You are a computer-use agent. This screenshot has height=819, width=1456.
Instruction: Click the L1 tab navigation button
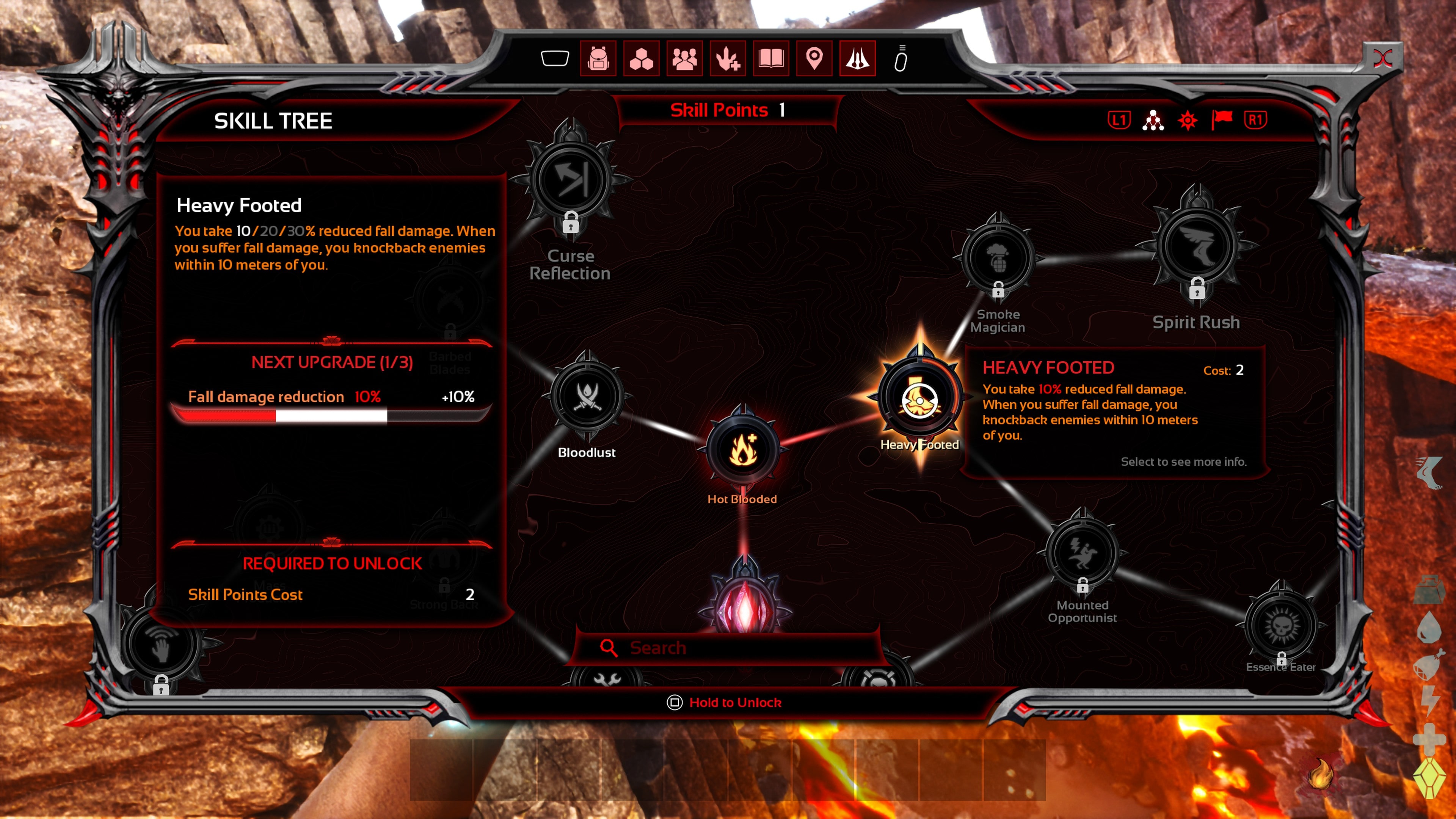[x=1119, y=120]
